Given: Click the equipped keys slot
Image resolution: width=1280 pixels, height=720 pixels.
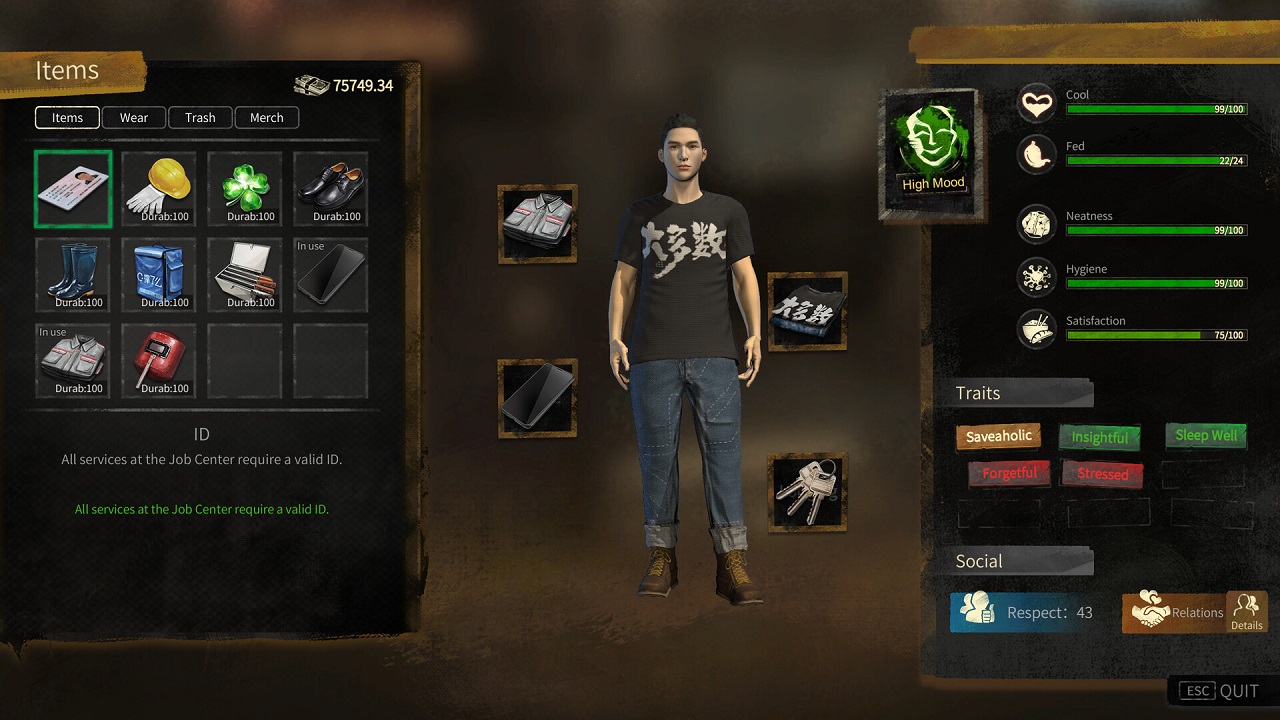Looking at the screenshot, I should pos(807,491).
